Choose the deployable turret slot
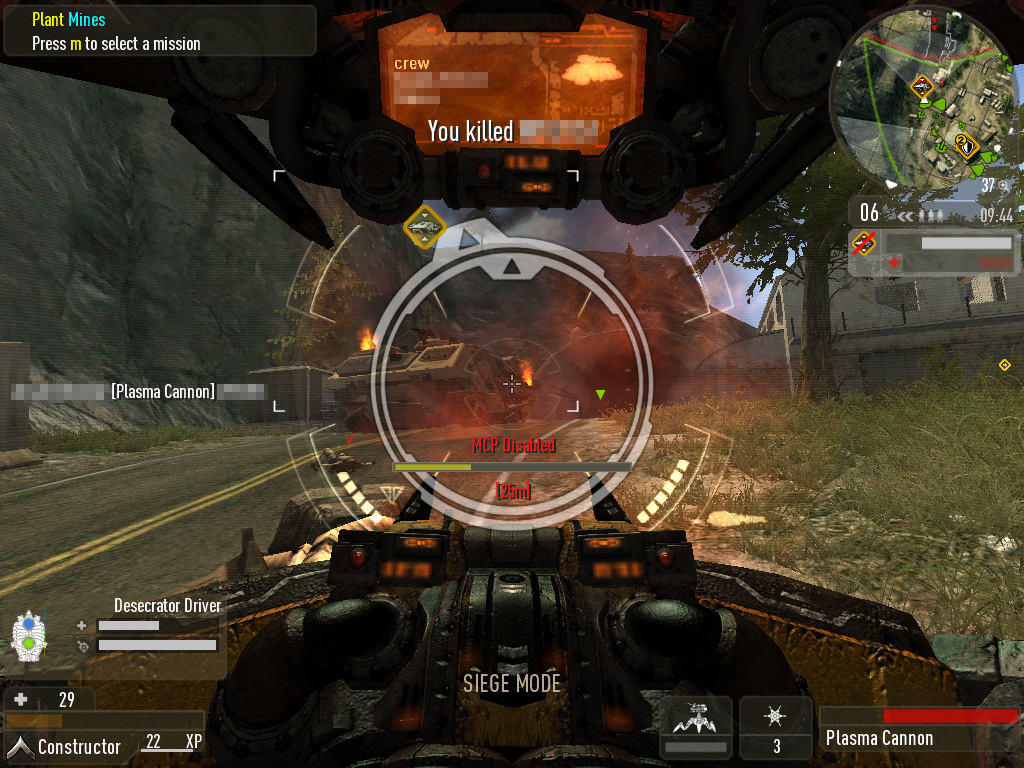 (696, 724)
